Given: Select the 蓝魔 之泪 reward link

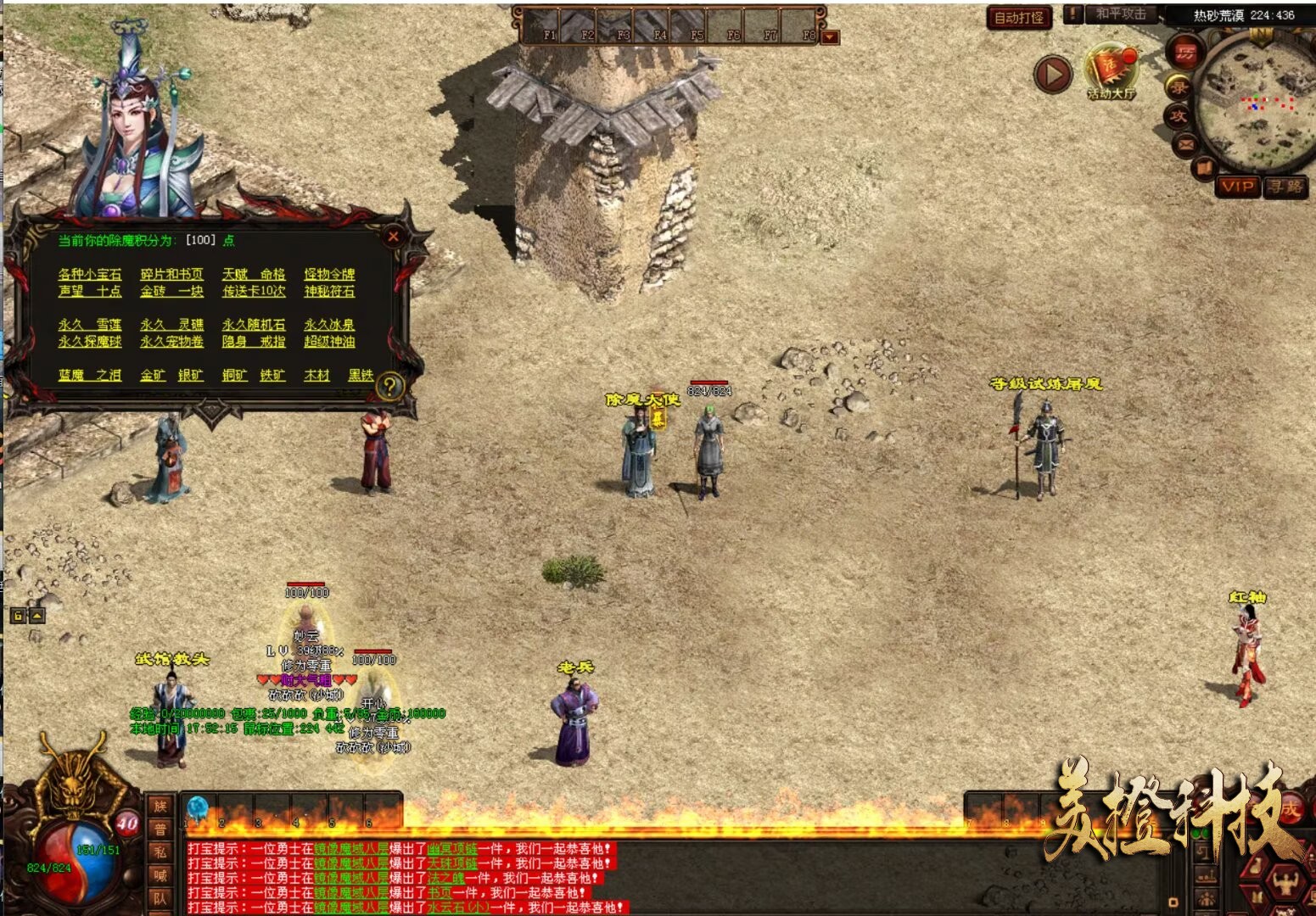Looking at the screenshot, I should [x=90, y=375].
